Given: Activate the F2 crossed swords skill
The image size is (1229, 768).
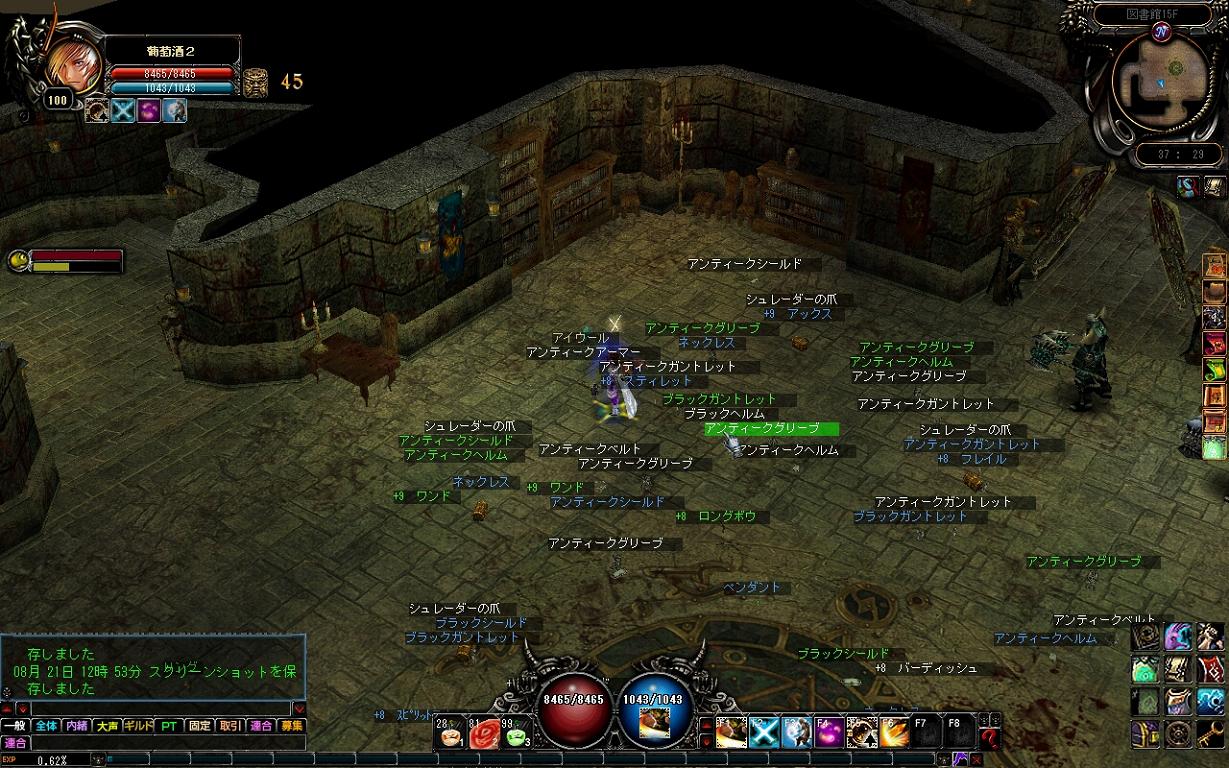Looking at the screenshot, I should (x=764, y=733).
